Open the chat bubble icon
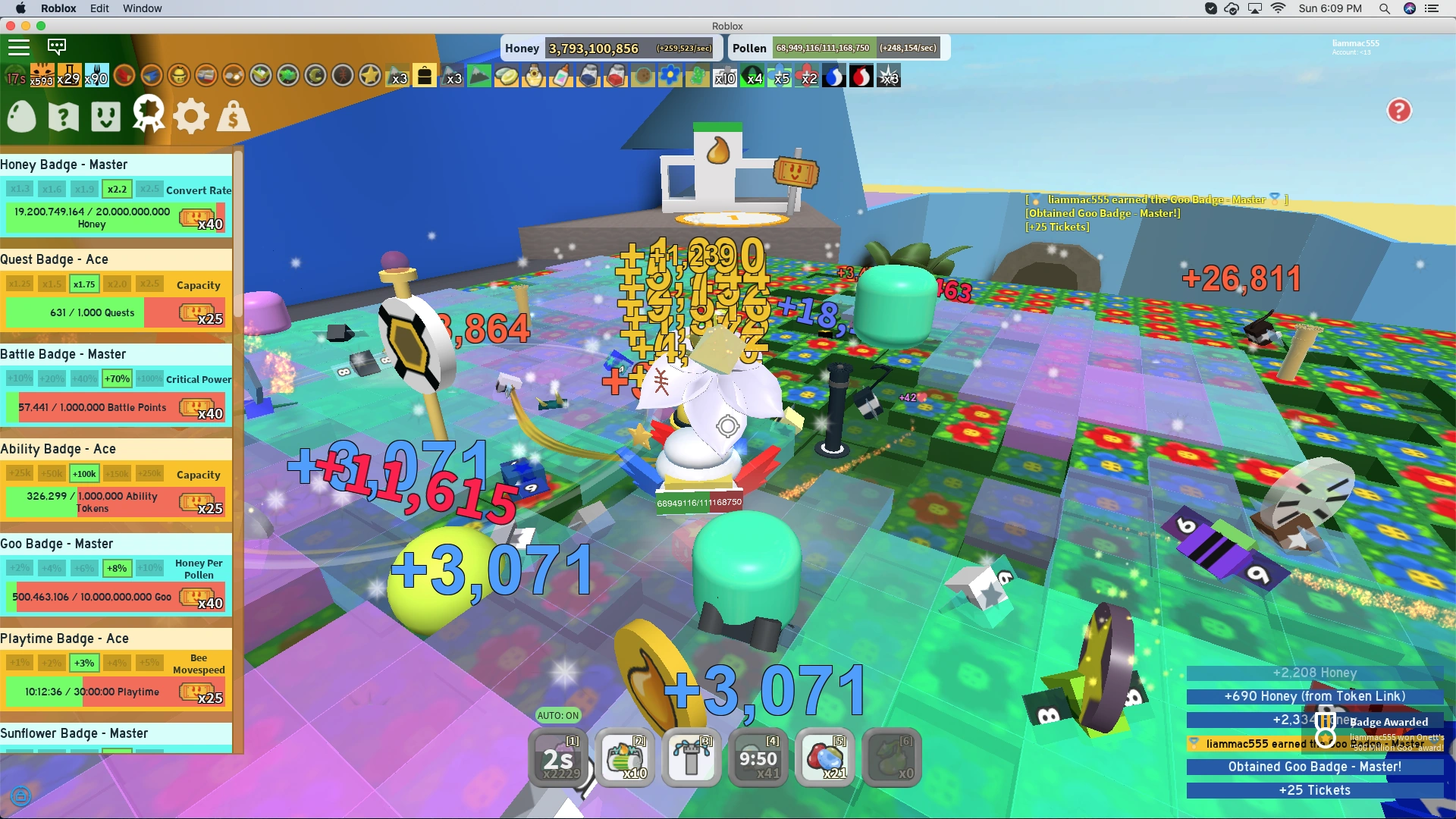Image resolution: width=1456 pixels, height=819 pixels. point(57,47)
